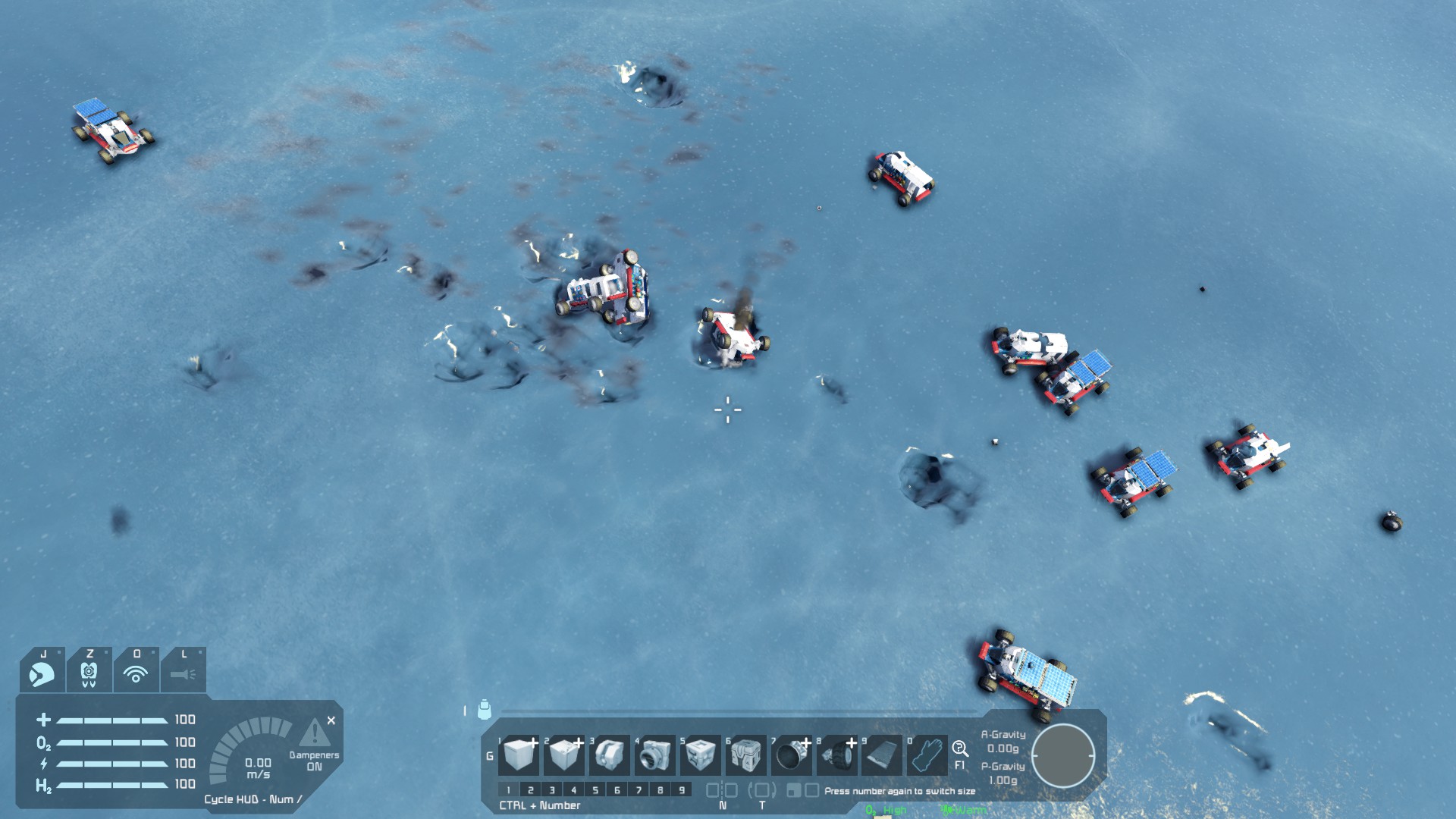Toggle the helmet icon
Viewport: 1456px width, 819px height.
coord(42,672)
